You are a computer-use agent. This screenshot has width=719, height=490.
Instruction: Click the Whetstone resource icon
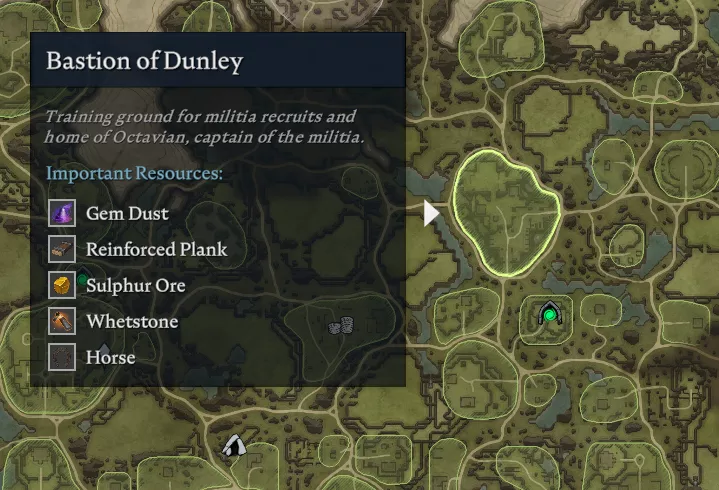(63, 321)
